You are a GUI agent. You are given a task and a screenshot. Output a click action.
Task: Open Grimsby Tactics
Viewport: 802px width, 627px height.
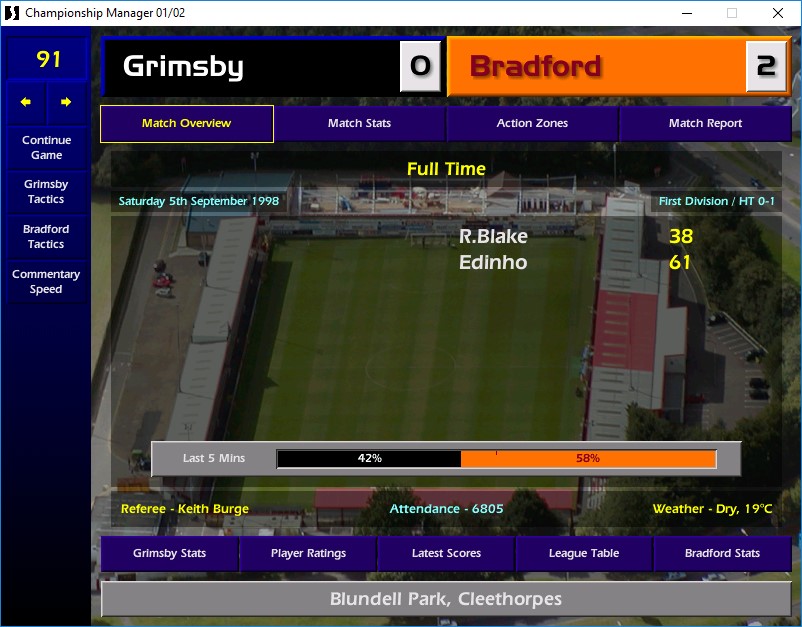[46, 192]
